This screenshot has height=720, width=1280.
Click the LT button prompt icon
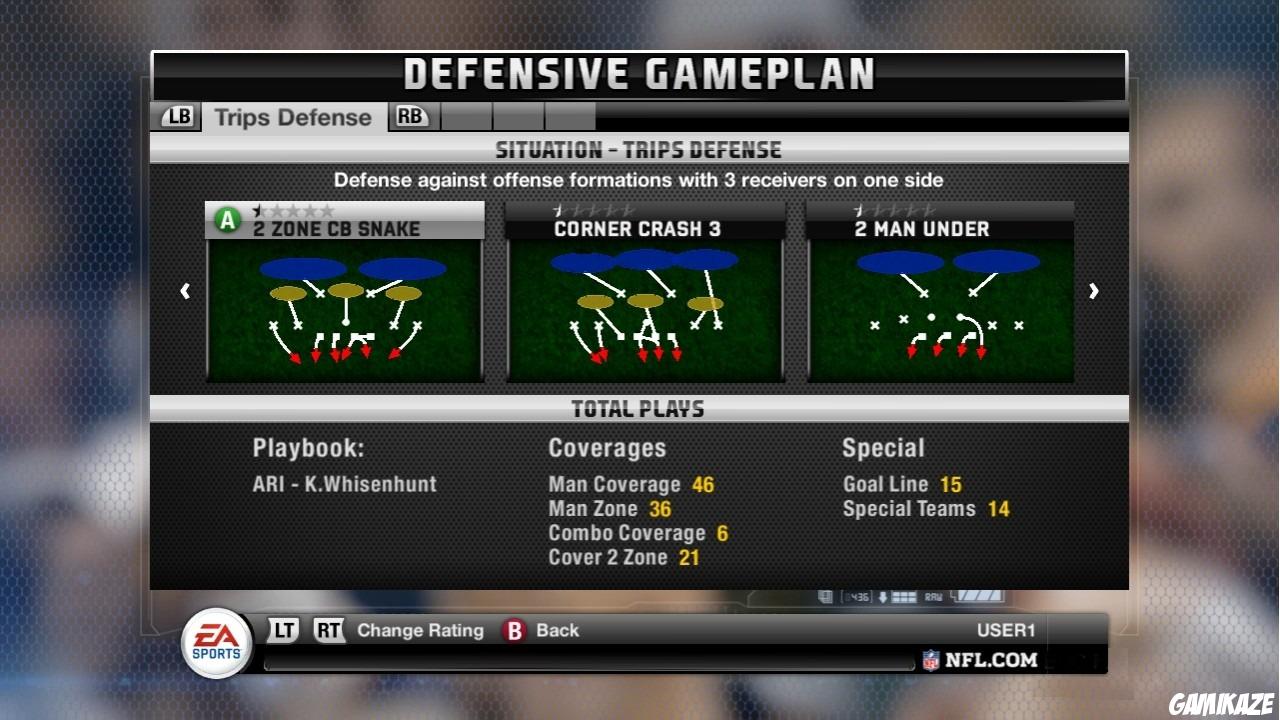[283, 630]
